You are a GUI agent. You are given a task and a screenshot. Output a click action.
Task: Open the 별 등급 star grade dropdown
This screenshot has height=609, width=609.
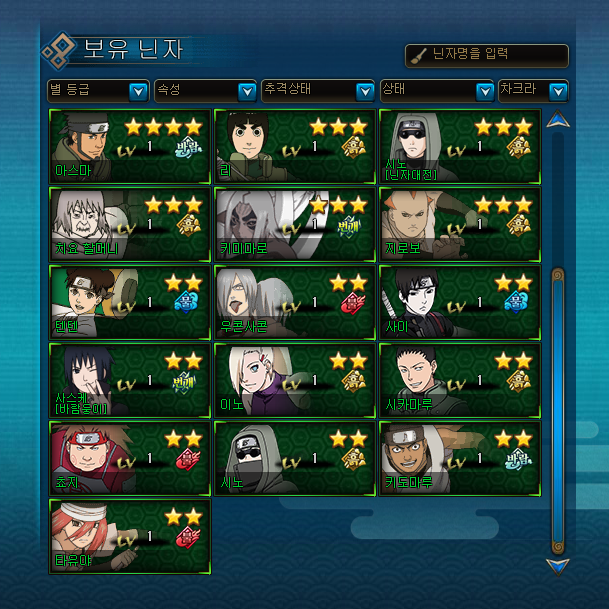[x=99, y=91]
